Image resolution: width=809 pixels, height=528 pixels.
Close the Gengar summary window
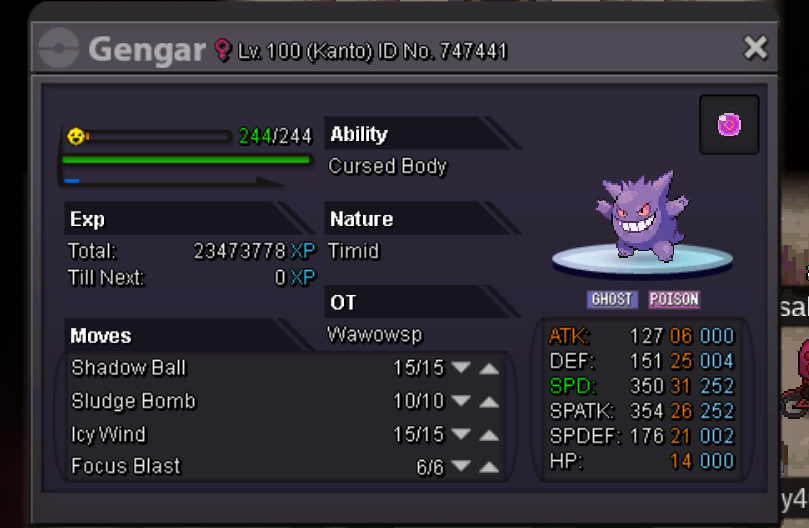click(x=756, y=47)
